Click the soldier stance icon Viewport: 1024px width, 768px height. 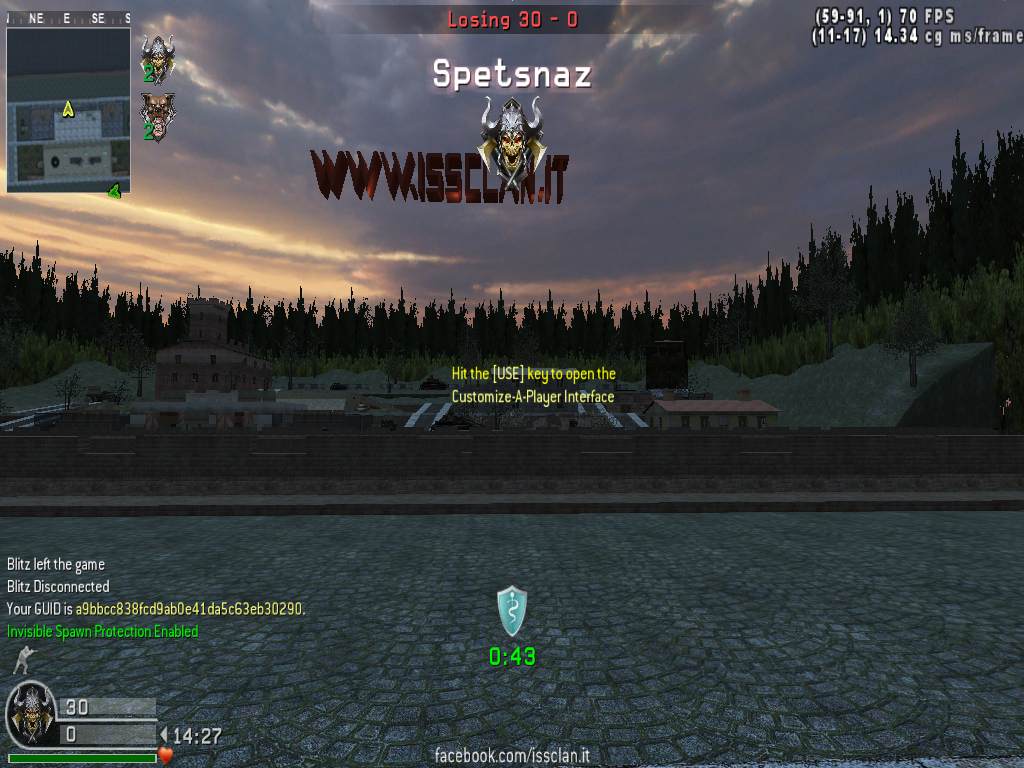(x=21, y=660)
